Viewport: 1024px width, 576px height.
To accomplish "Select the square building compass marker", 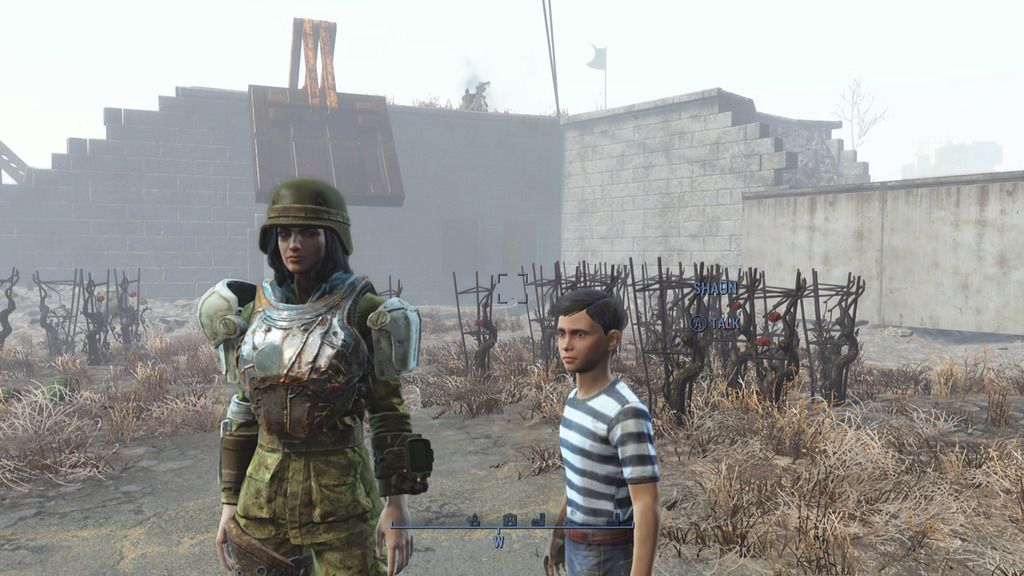I will pyautogui.click(x=509, y=519).
